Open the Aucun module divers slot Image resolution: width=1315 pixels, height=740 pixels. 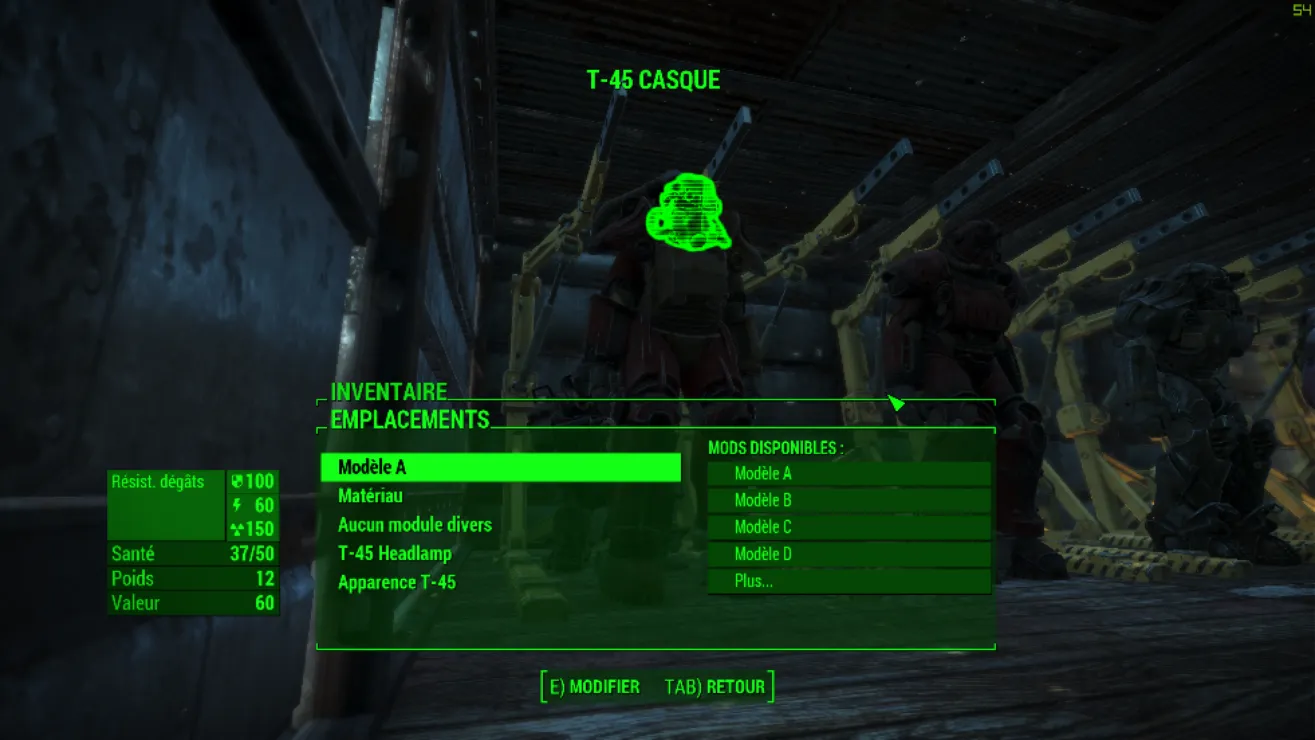[x=415, y=524]
